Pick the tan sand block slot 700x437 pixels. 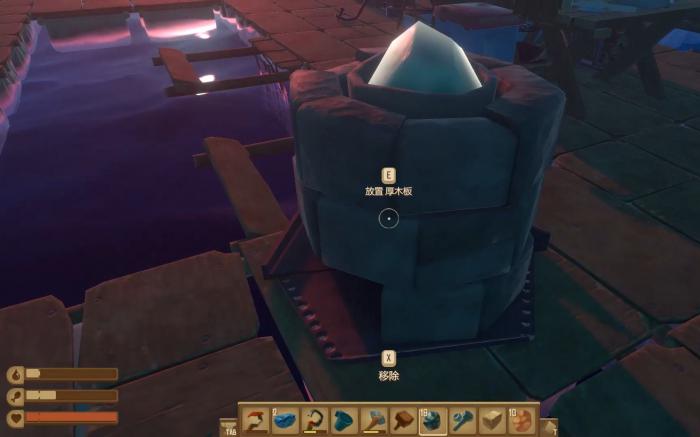pyautogui.click(x=492, y=421)
